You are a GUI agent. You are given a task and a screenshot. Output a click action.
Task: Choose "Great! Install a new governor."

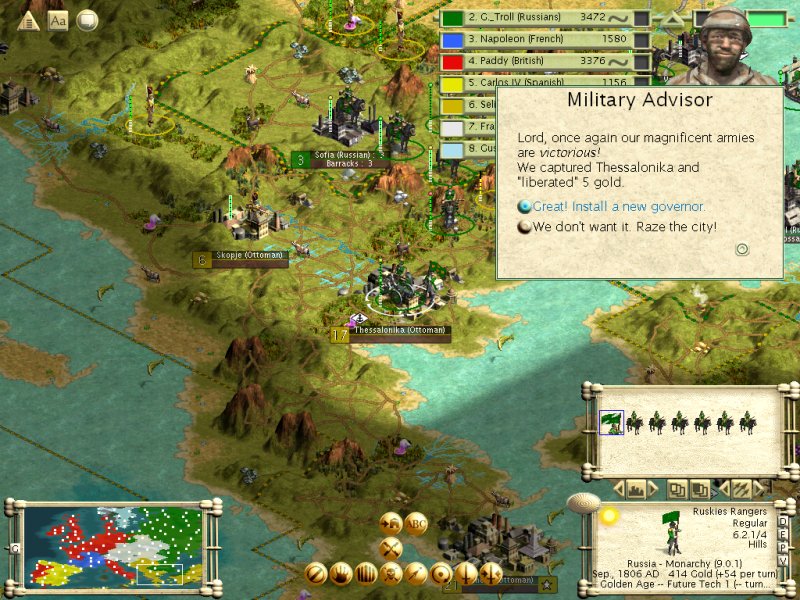(618, 207)
